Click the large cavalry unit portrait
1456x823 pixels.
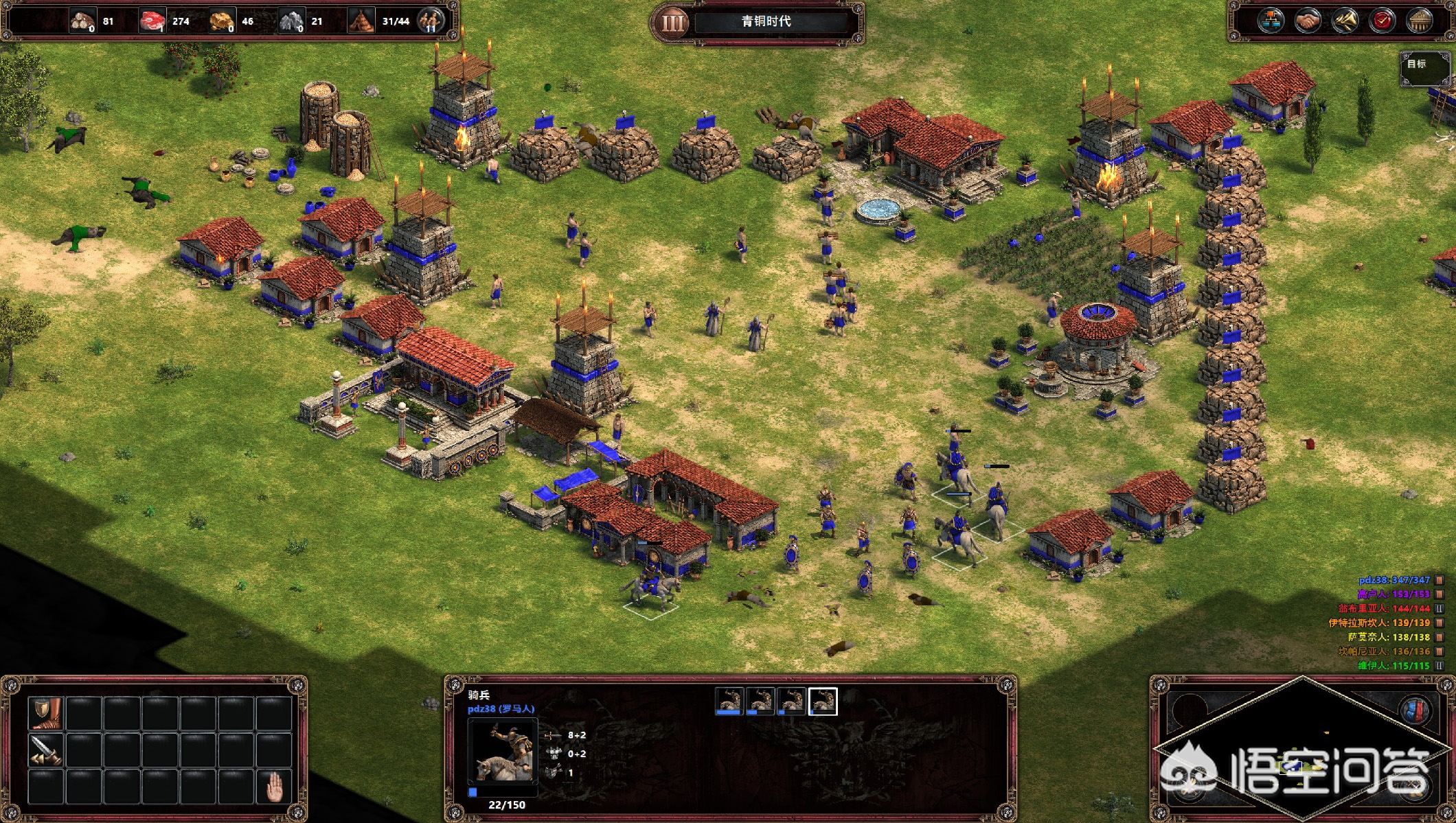pyautogui.click(x=503, y=751)
